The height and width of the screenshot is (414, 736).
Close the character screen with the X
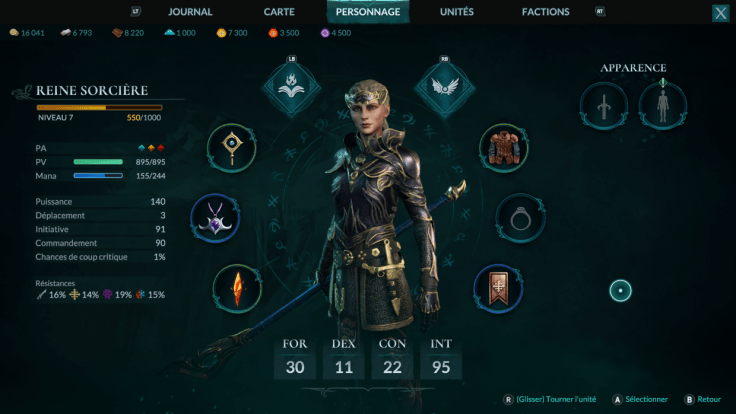720,13
